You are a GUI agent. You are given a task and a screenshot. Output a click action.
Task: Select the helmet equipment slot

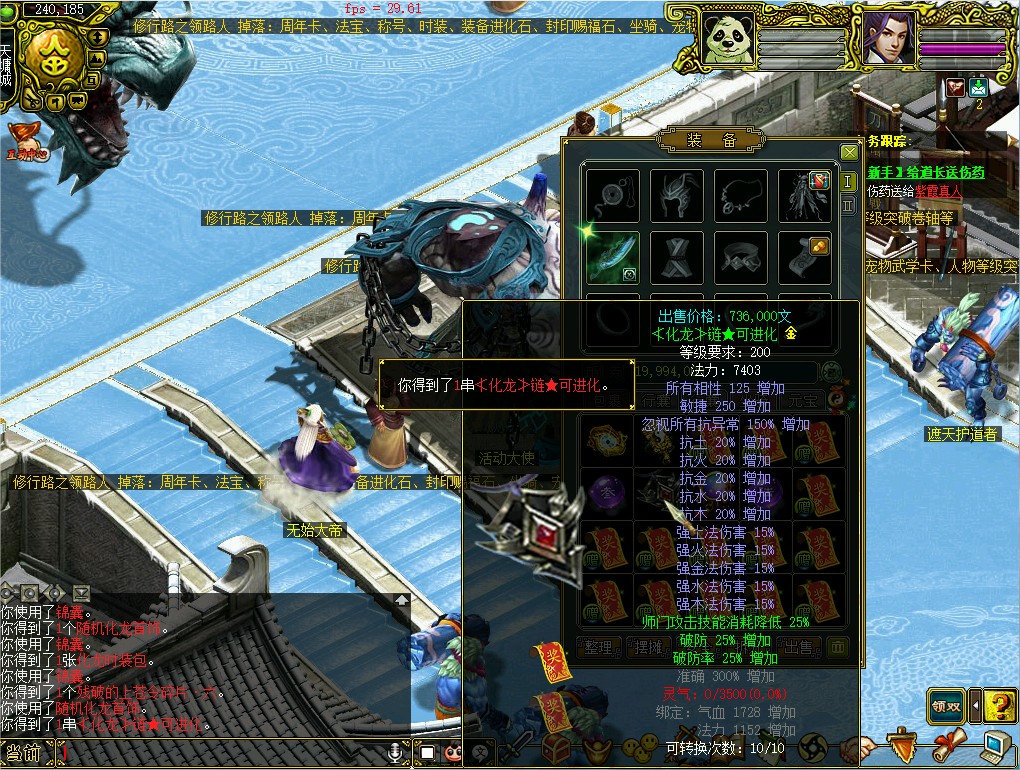[x=677, y=195]
